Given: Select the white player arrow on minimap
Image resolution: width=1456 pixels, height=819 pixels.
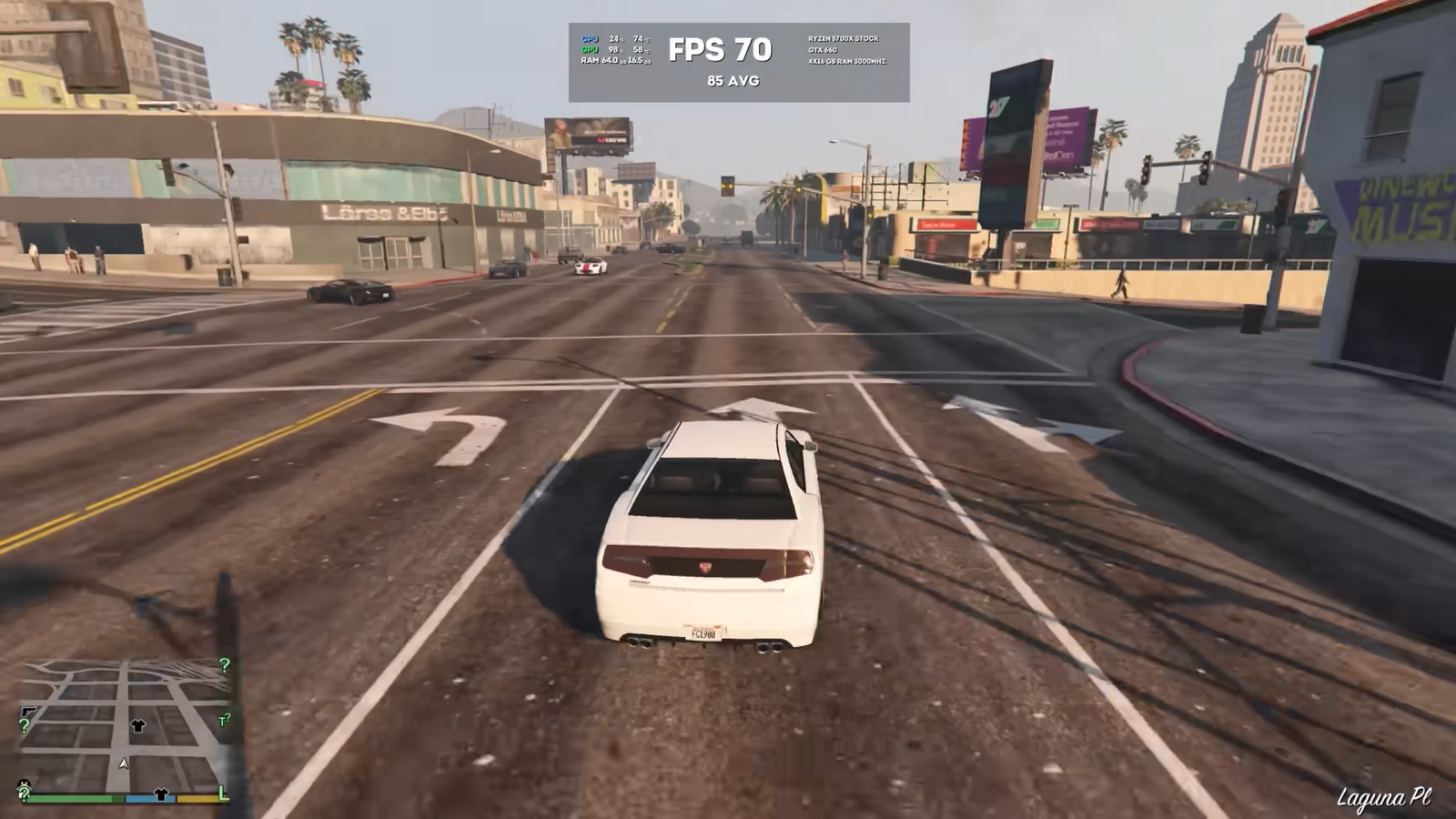Looking at the screenshot, I should [124, 763].
